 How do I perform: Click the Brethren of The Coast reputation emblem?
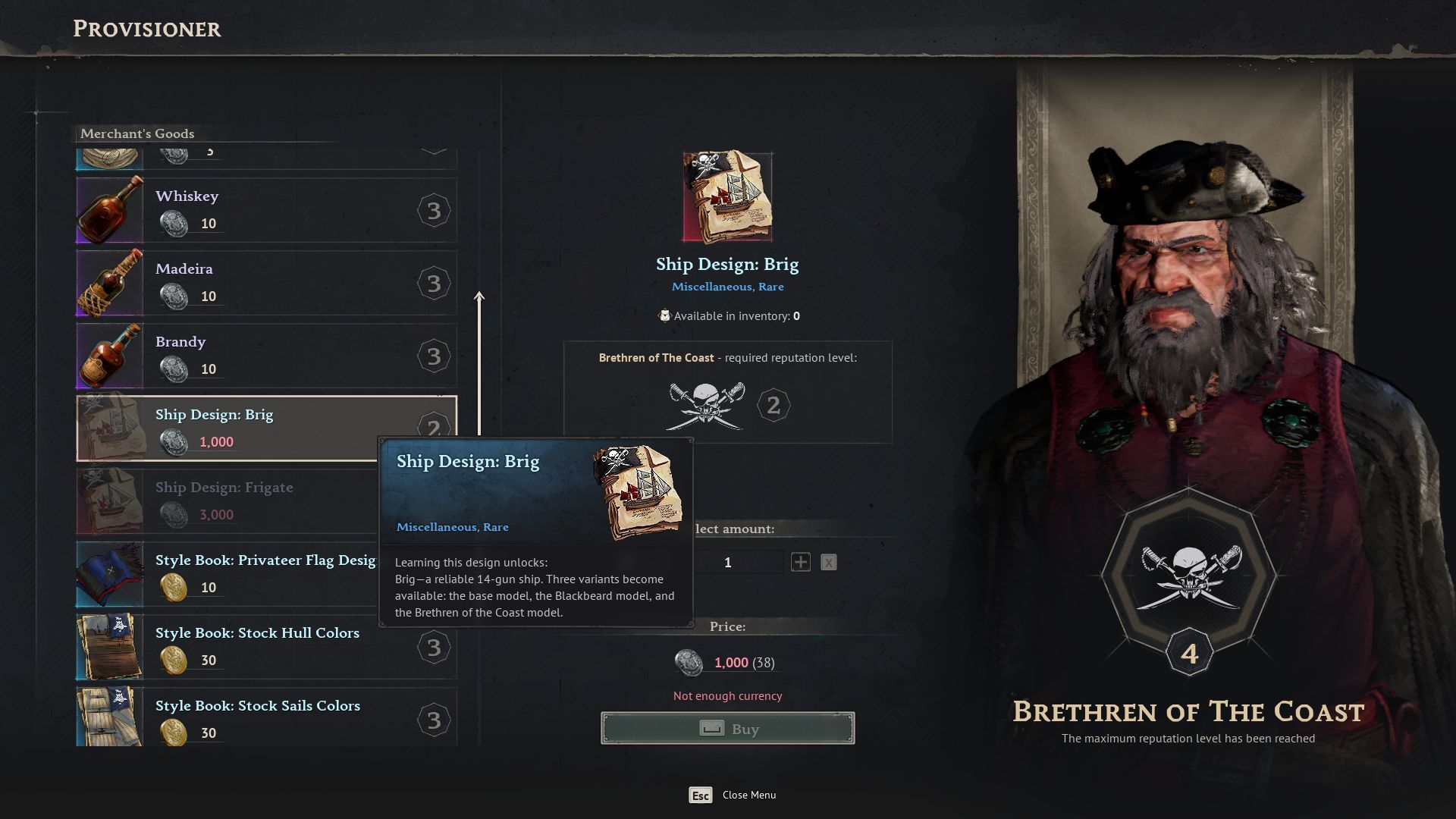point(1188,578)
